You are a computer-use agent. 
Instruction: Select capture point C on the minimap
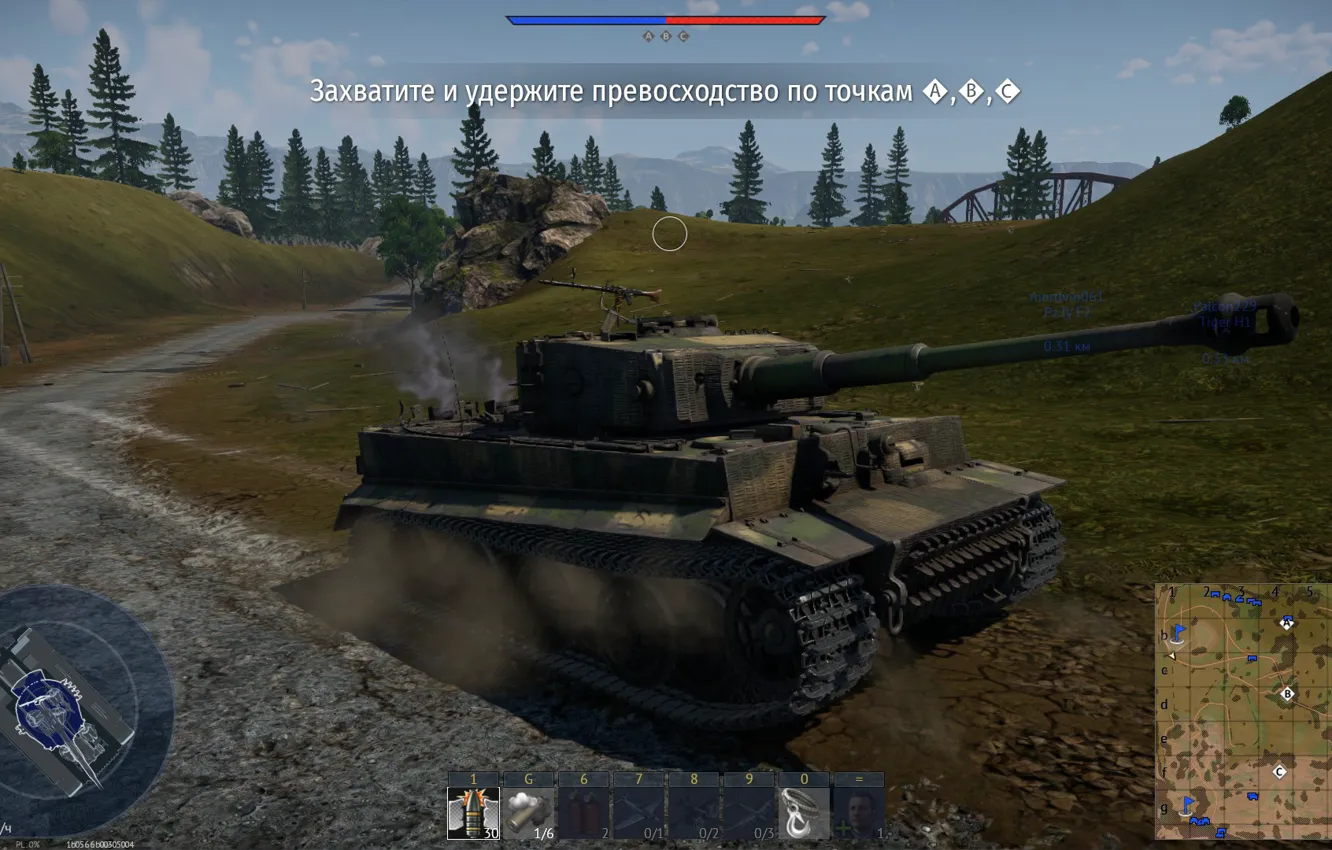(x=1279, y=771)
